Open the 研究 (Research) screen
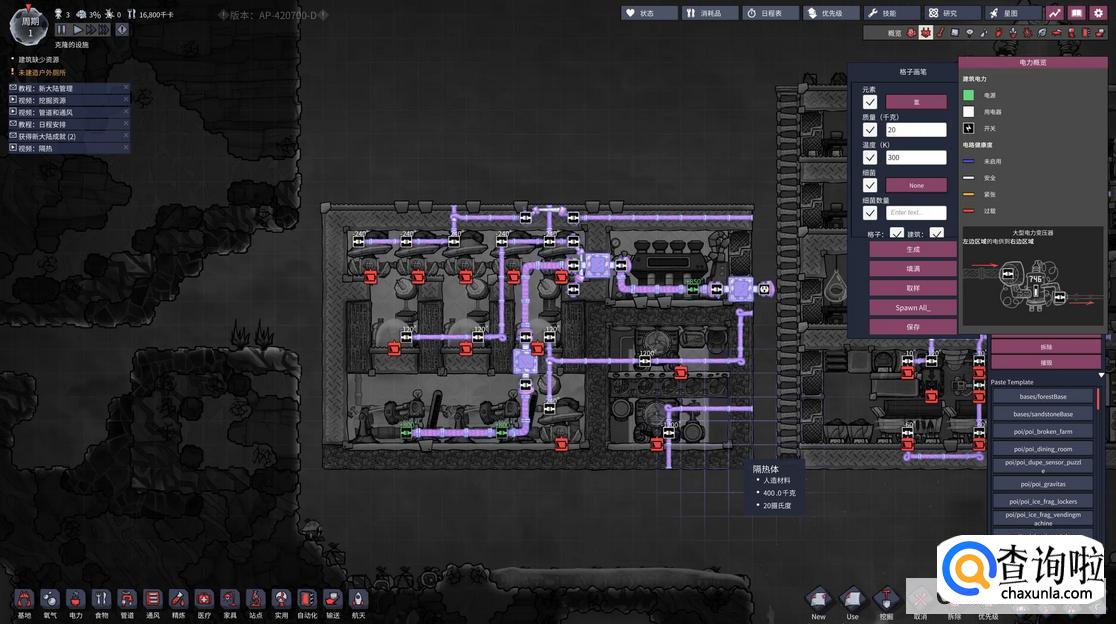This screenshot has height=624, width=1116. pos(949,13)
